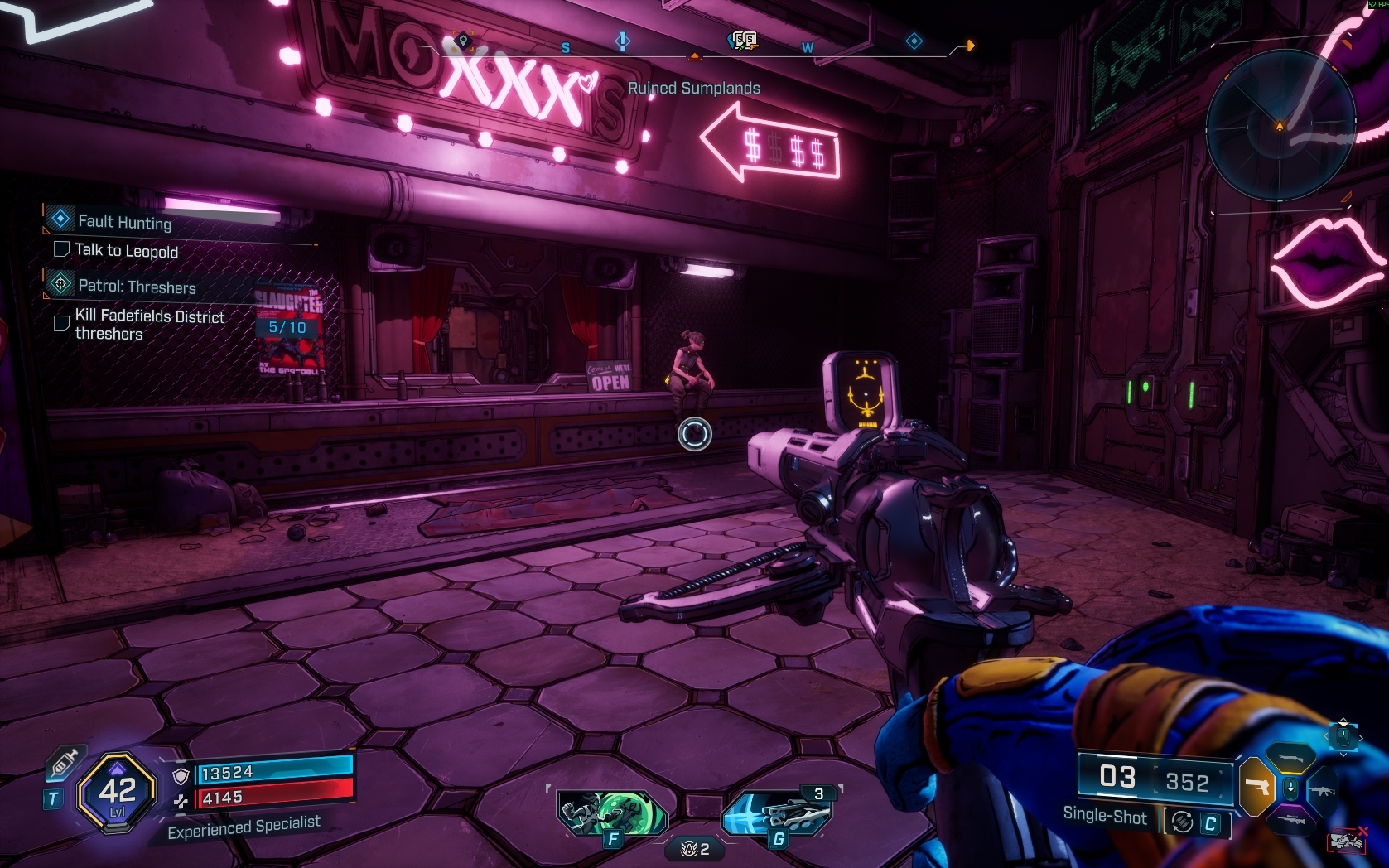Select the Patrol: Threshers quest entry
The image size is (1389, 868).
point(137,287)
